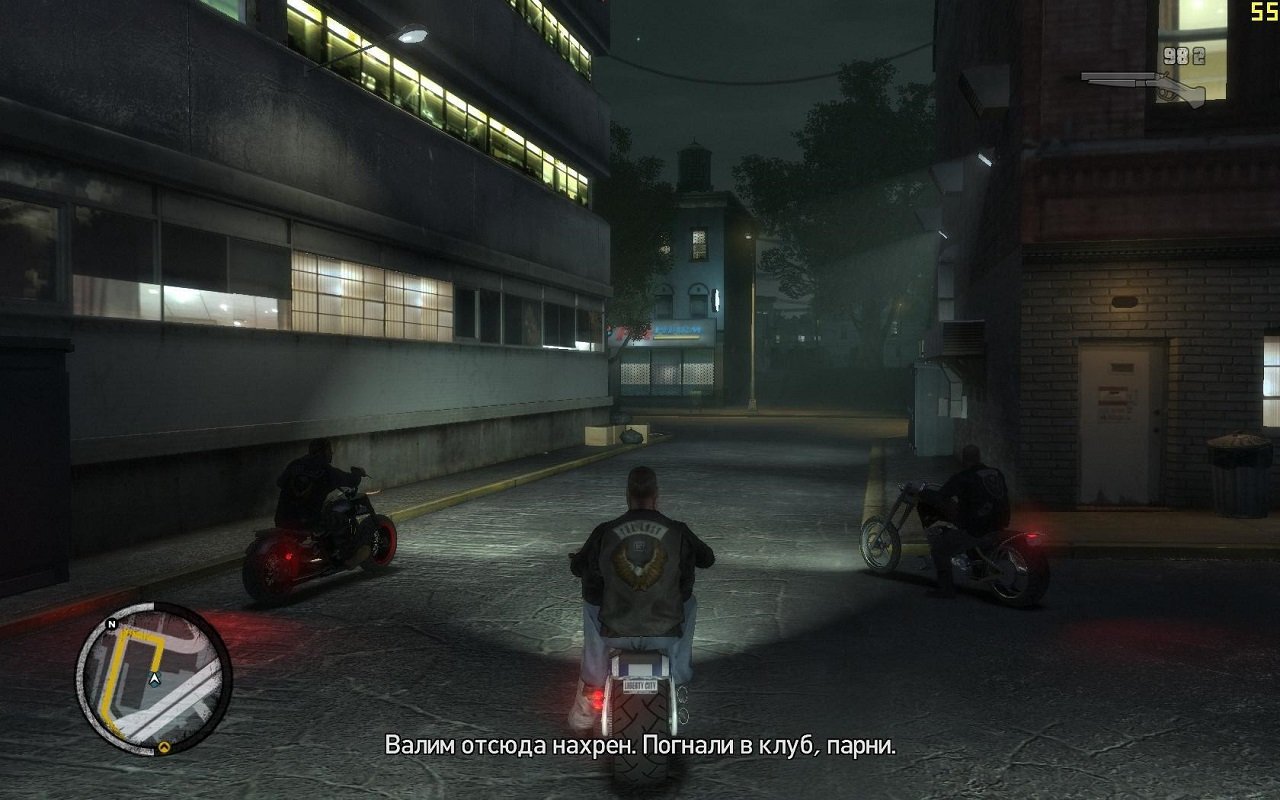
Task: Click the yellow '55' timer in the corner
Action: pos(1263,12)
